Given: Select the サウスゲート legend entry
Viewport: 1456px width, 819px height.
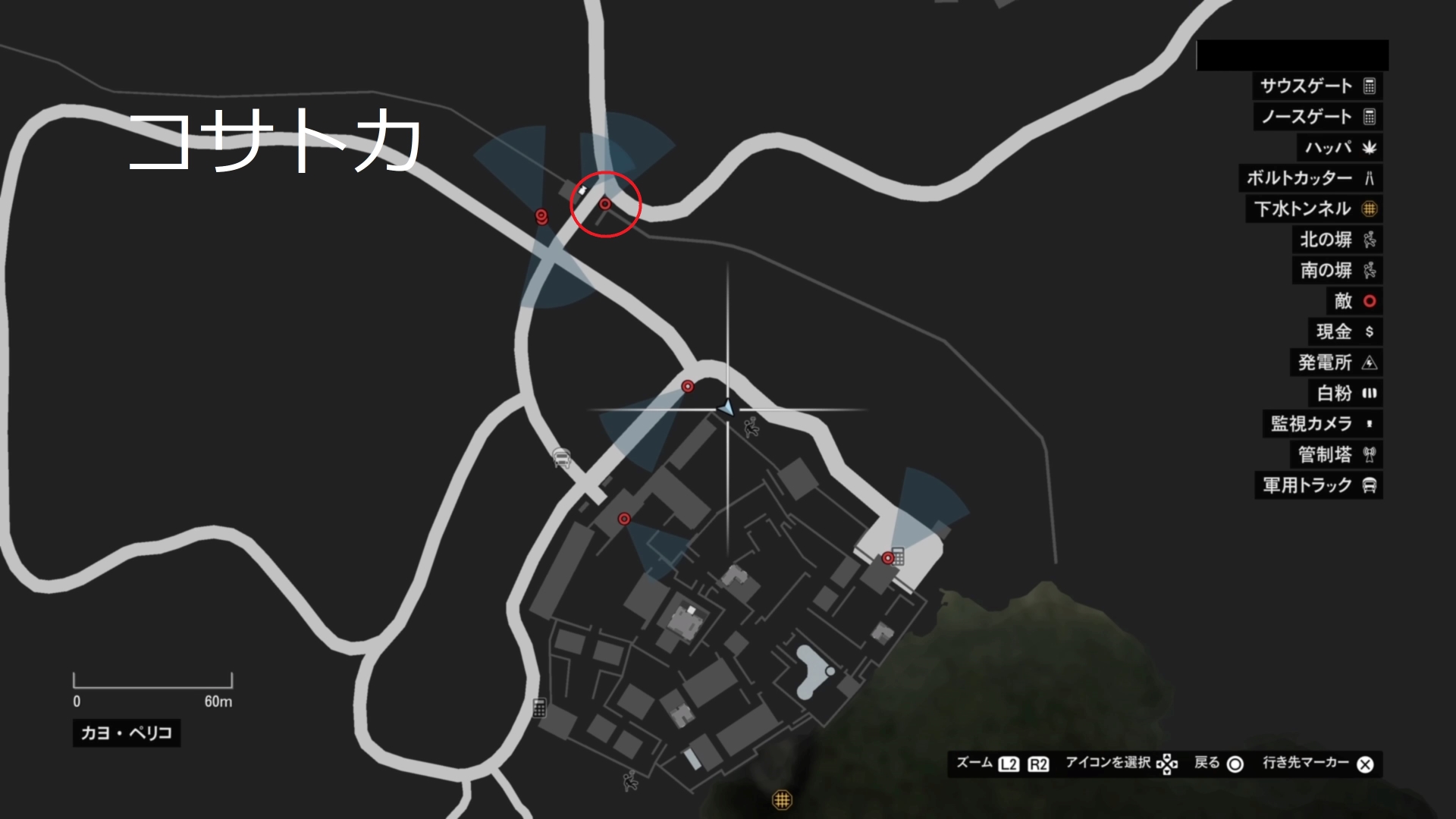Looking at the screenshot, I should [x=1317, y=86].
